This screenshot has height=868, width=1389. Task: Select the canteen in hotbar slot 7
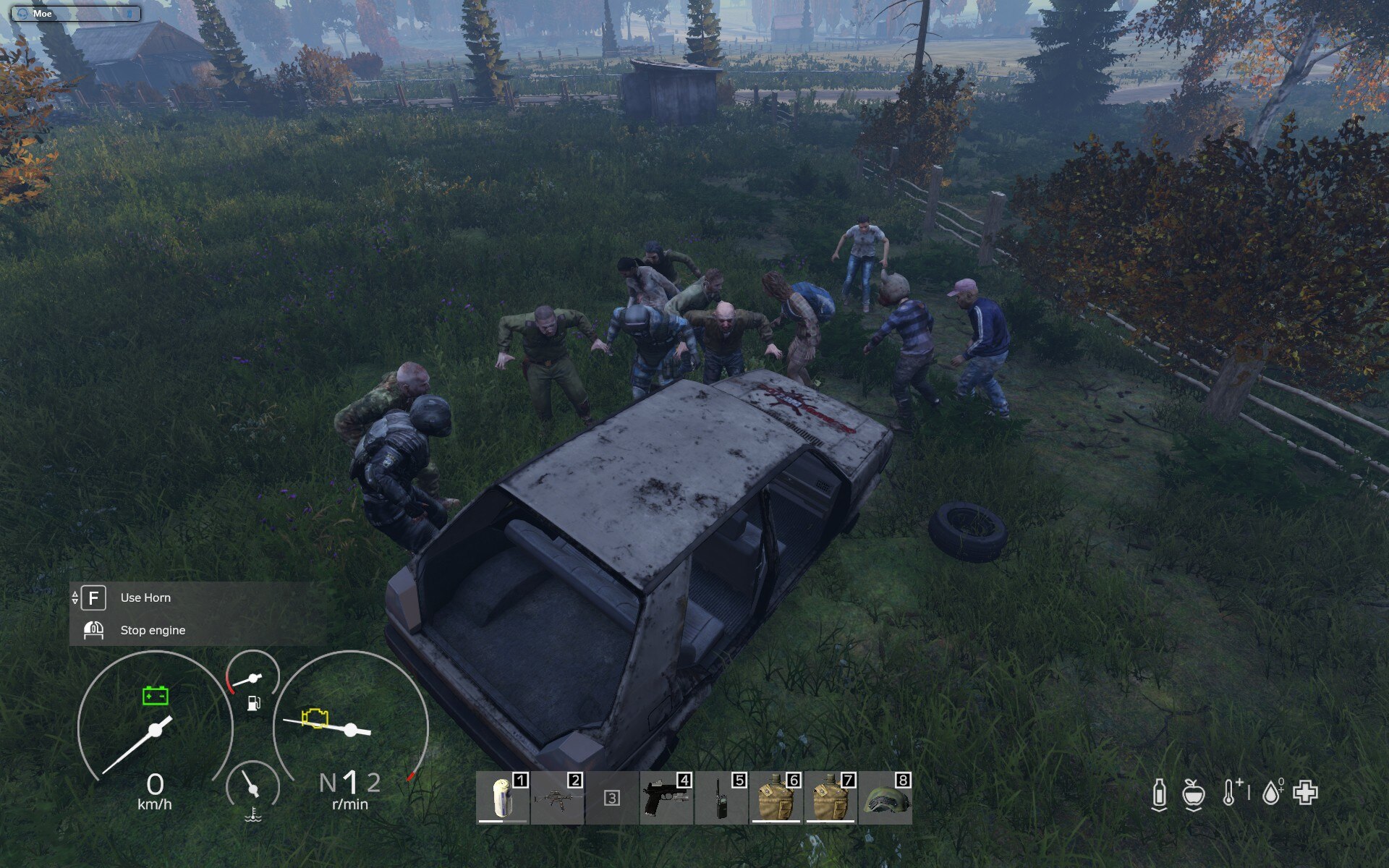[x=831, y=798]
